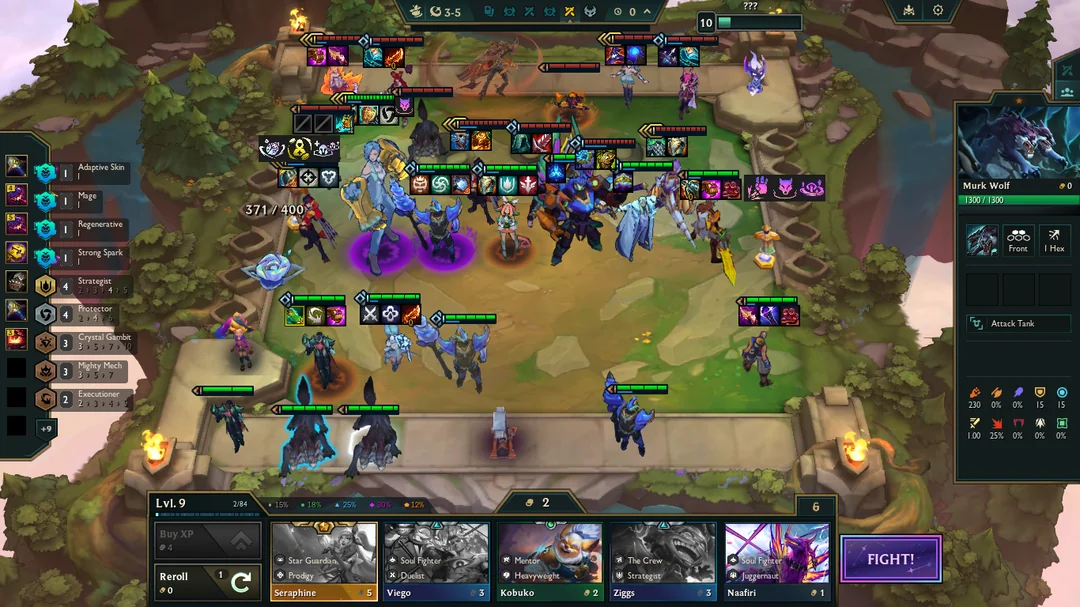Expand the +9 hidden traits list

point(45,428)
